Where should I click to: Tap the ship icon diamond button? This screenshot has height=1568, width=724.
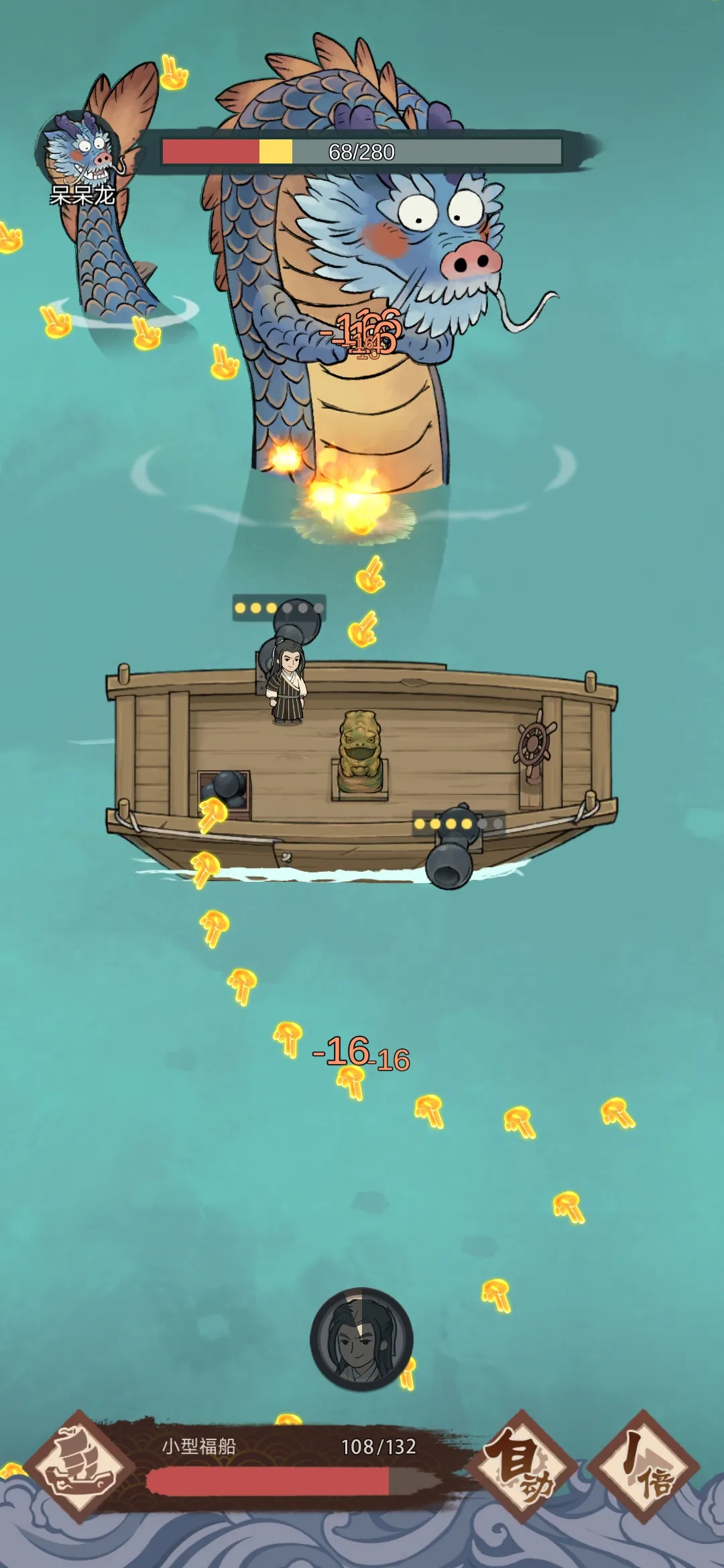coord(80,1465)
